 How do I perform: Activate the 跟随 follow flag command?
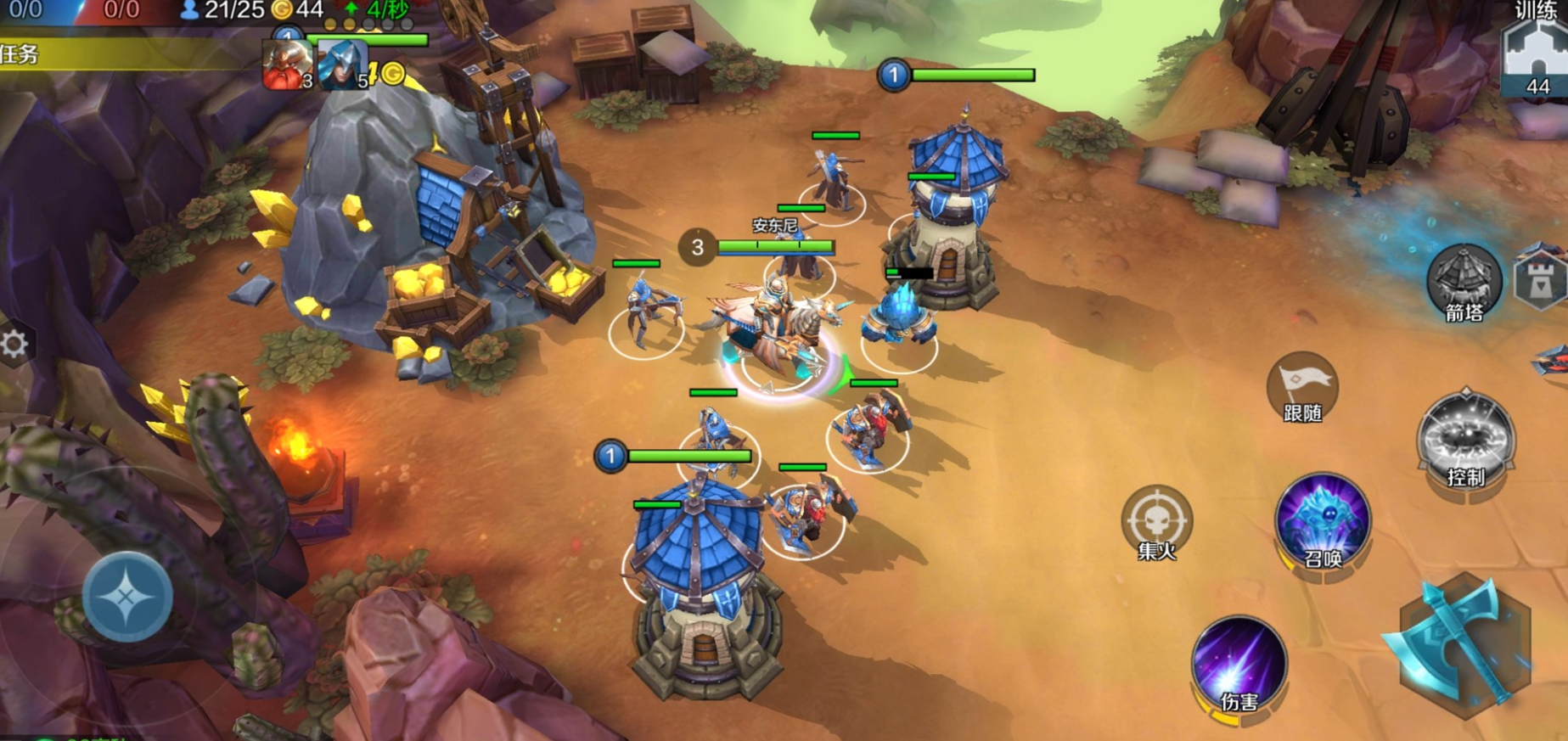(1302, 388)
